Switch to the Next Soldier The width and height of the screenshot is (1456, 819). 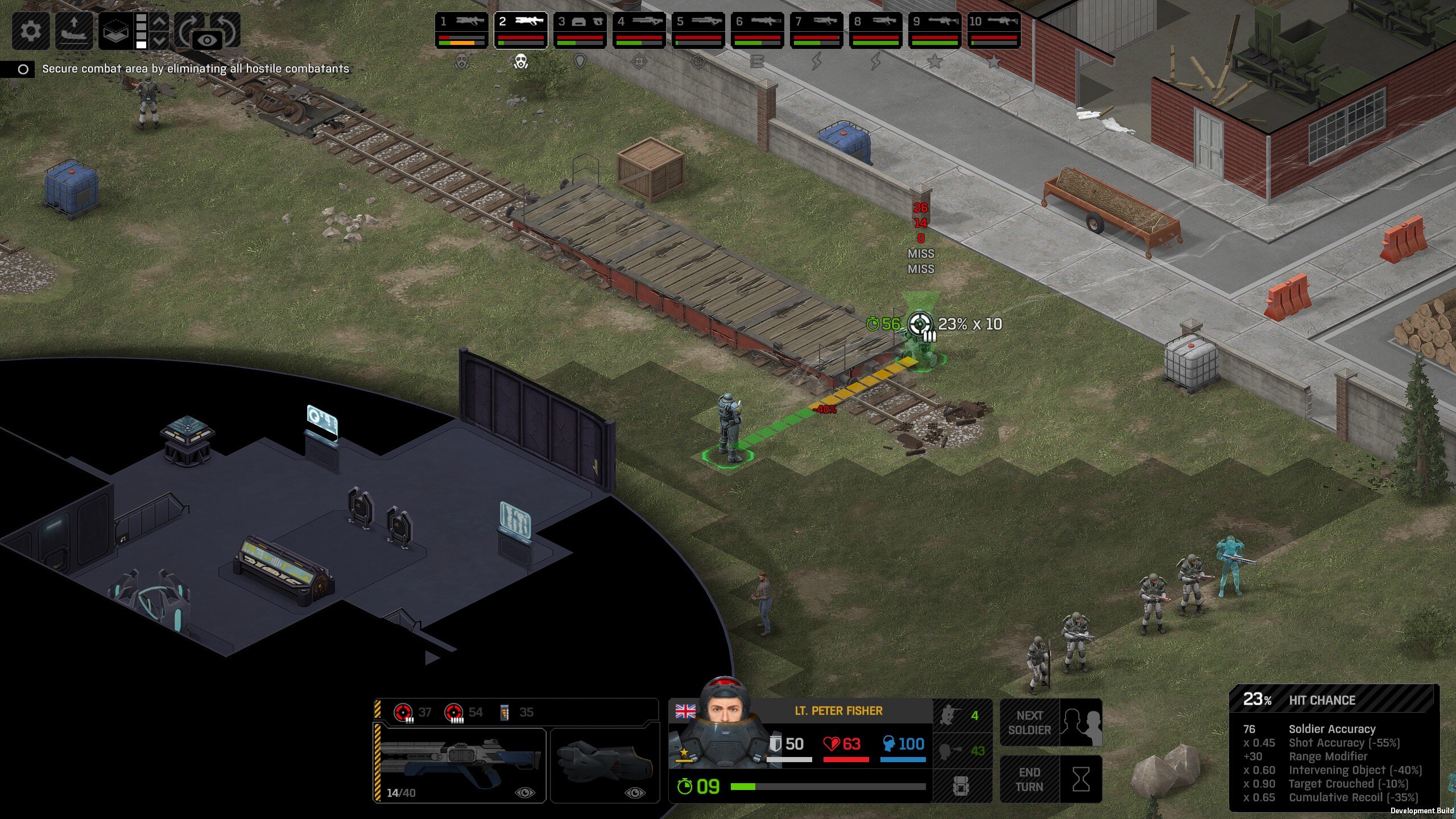[1051, 723]
